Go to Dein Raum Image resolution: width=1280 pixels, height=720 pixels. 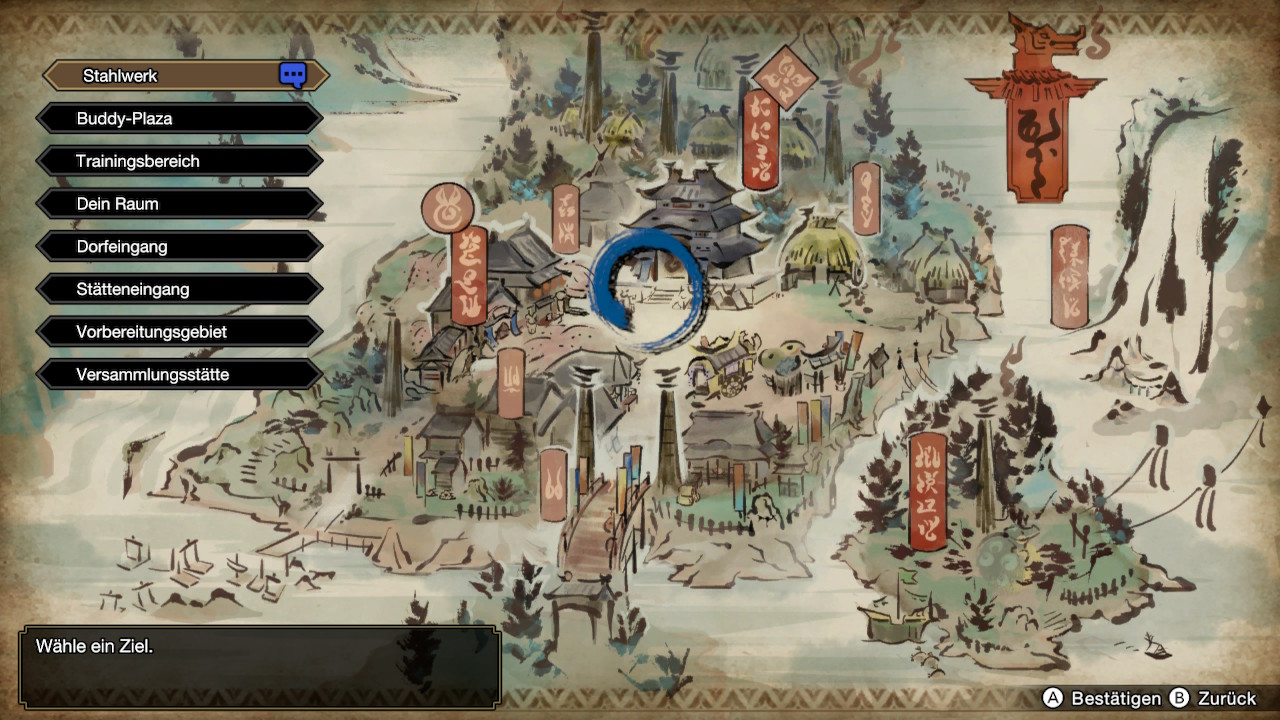(x=180, y=204)
